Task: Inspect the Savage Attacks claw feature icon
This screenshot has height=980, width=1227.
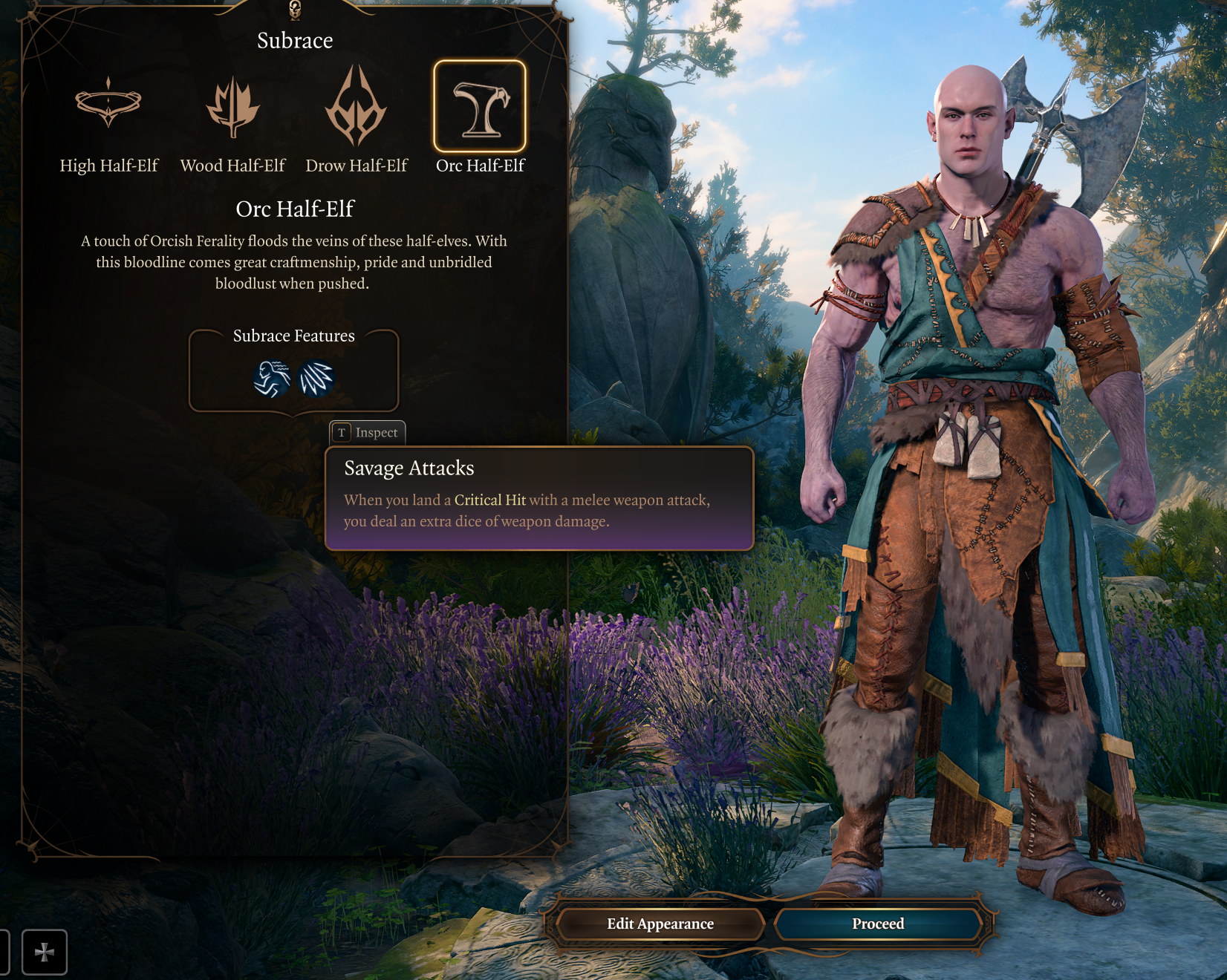Action: [316, 379]
